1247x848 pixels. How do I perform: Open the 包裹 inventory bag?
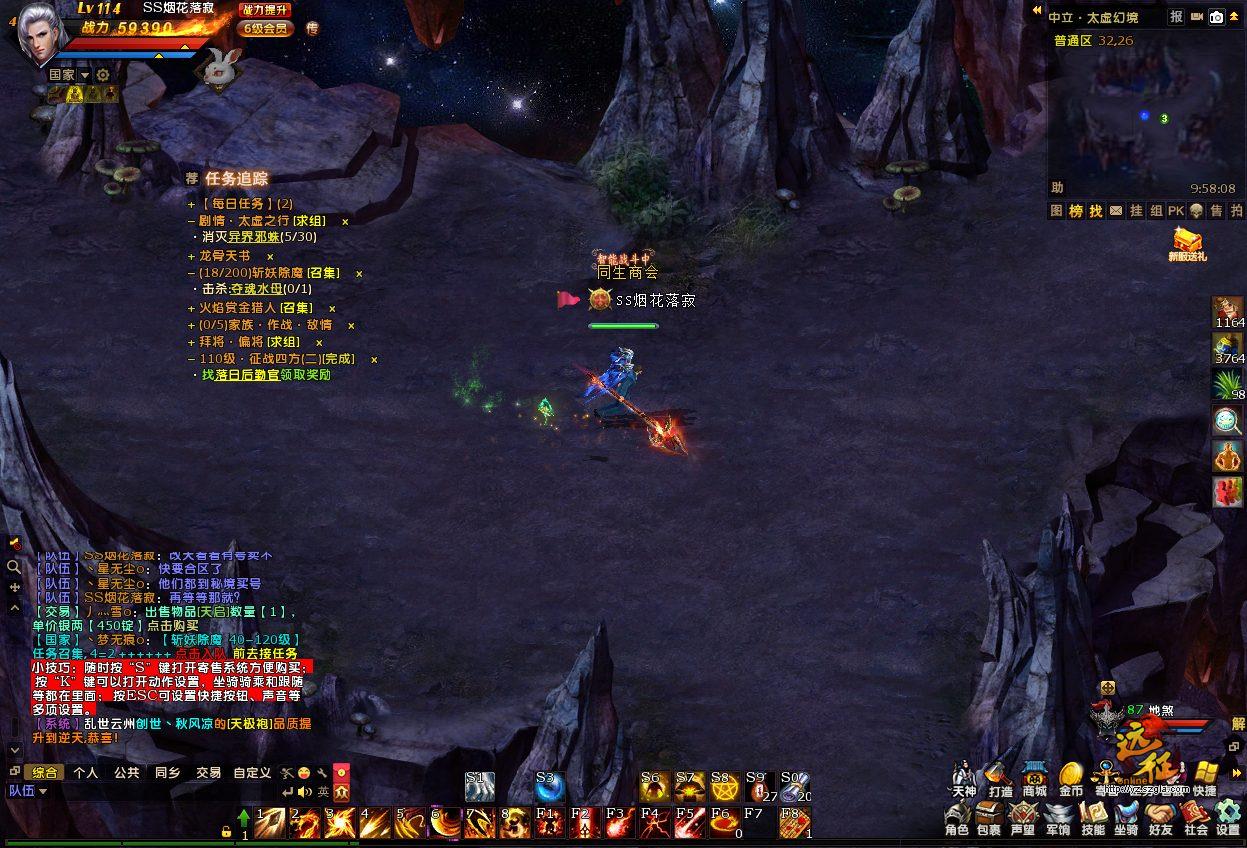988,816
